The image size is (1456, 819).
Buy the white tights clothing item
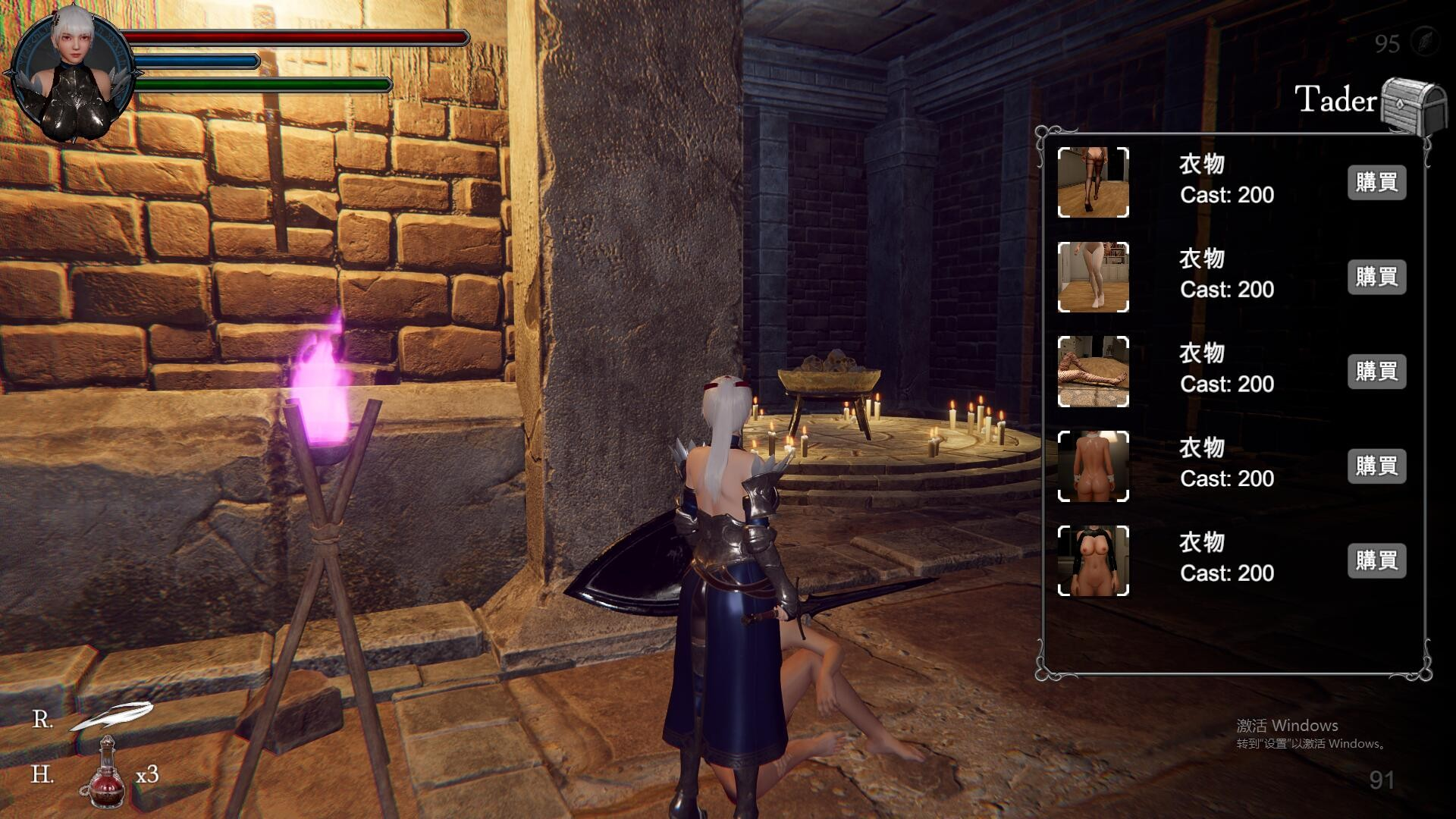tap(1376, 278)
